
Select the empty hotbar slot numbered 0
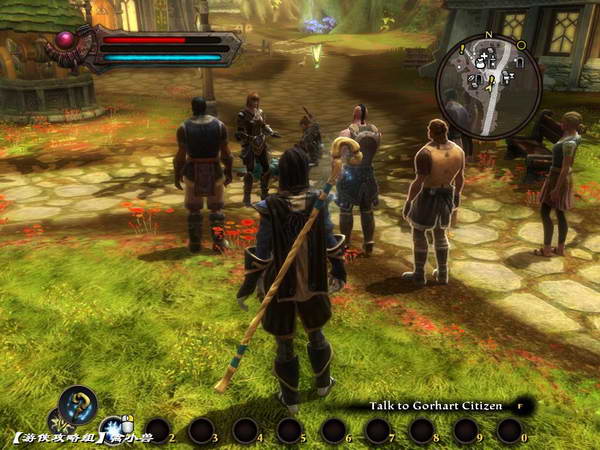pyautogui.click(x=510, y=431)
